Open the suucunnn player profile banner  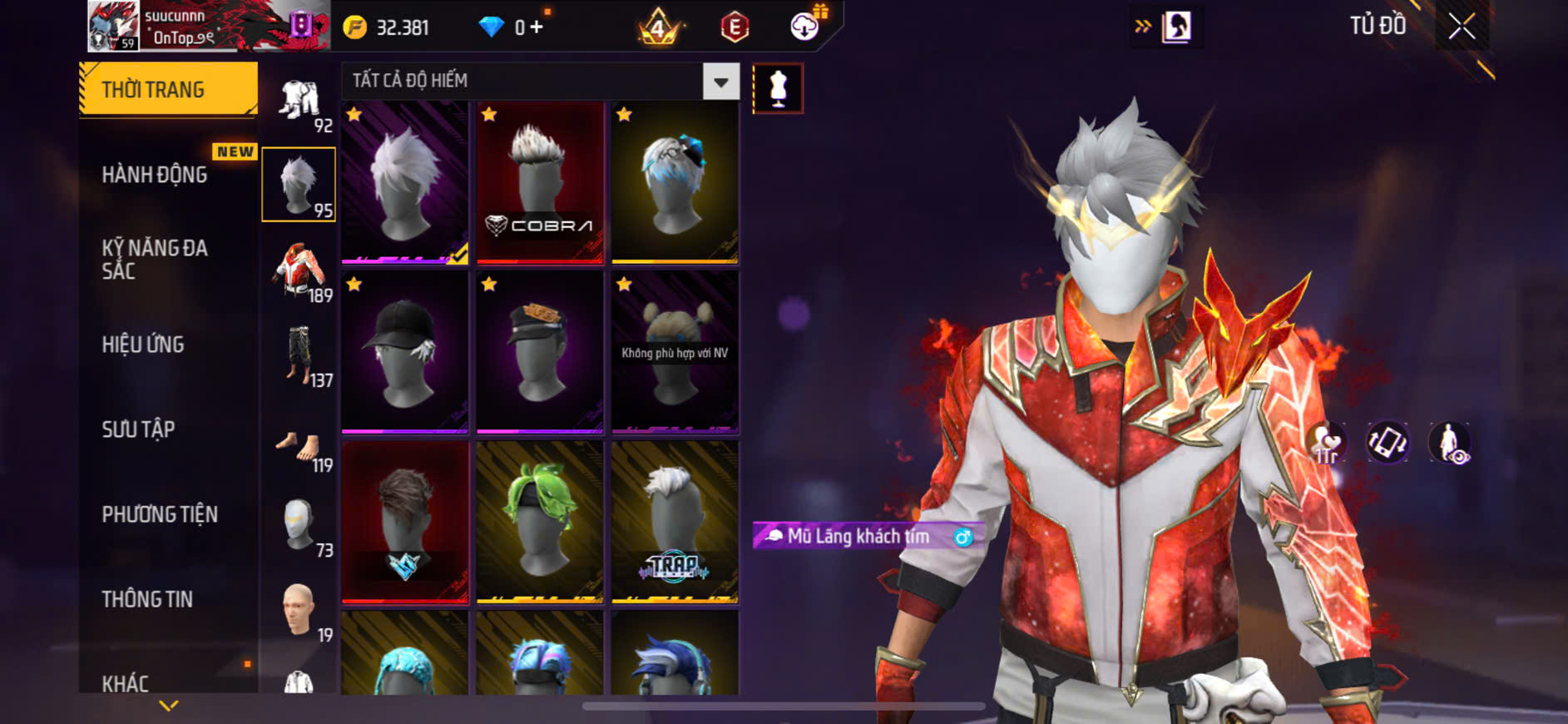[208, 27]
